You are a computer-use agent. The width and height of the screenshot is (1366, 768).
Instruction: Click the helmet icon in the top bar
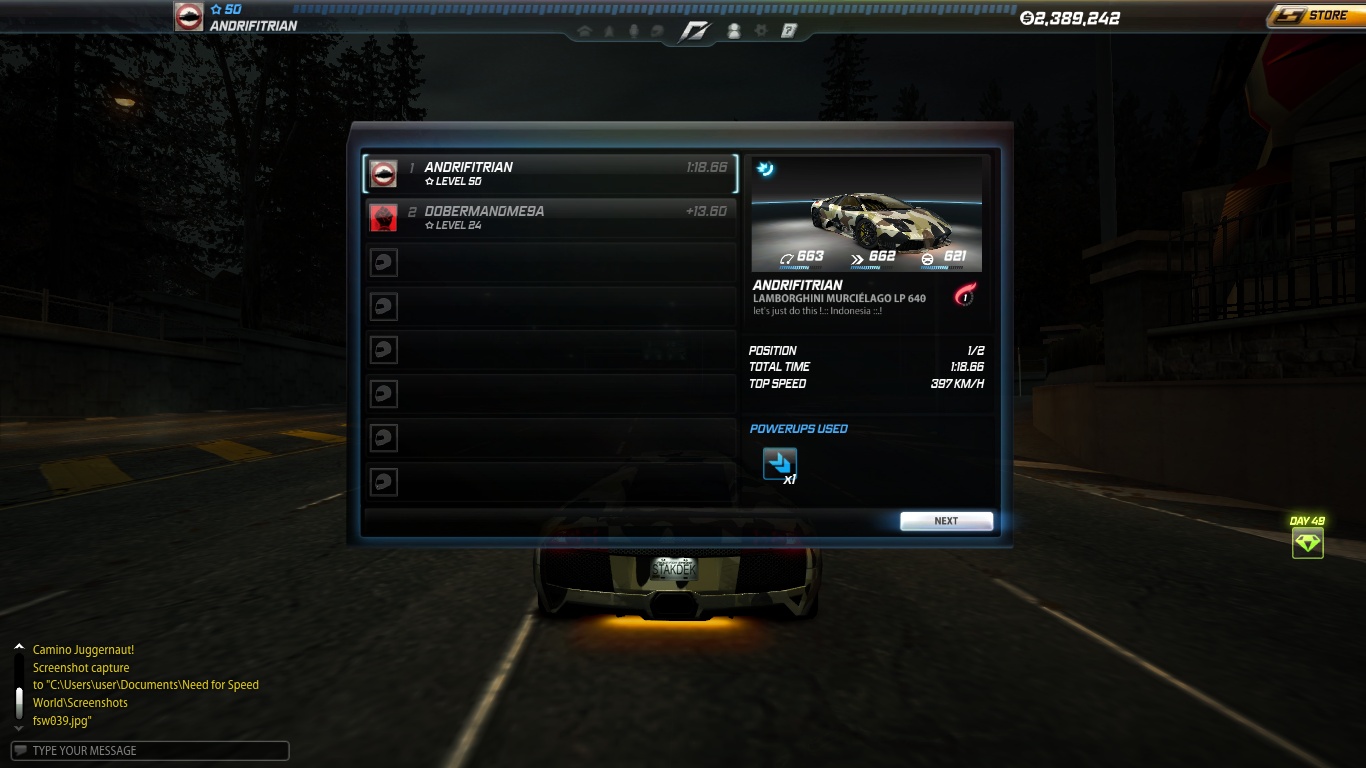[x=656, y=31]
